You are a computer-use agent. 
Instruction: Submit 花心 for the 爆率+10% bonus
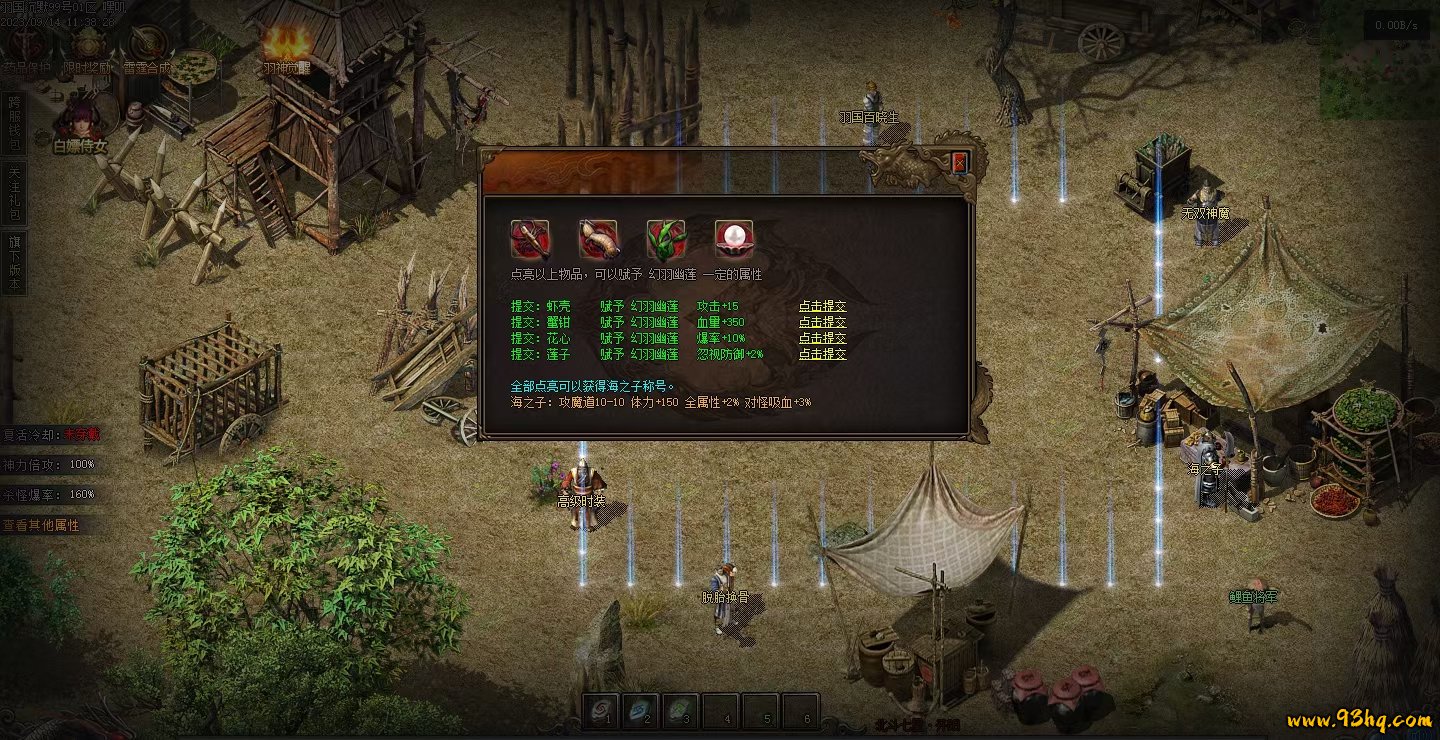[822, 338]
